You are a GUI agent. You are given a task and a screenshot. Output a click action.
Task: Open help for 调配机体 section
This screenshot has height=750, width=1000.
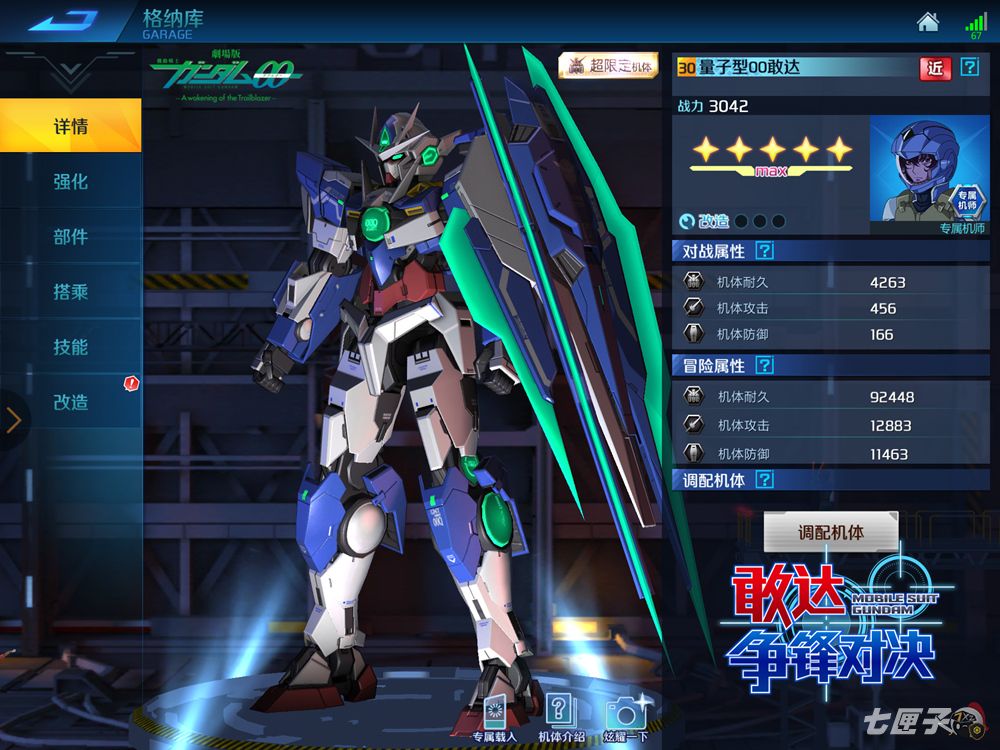coord(765,481)
